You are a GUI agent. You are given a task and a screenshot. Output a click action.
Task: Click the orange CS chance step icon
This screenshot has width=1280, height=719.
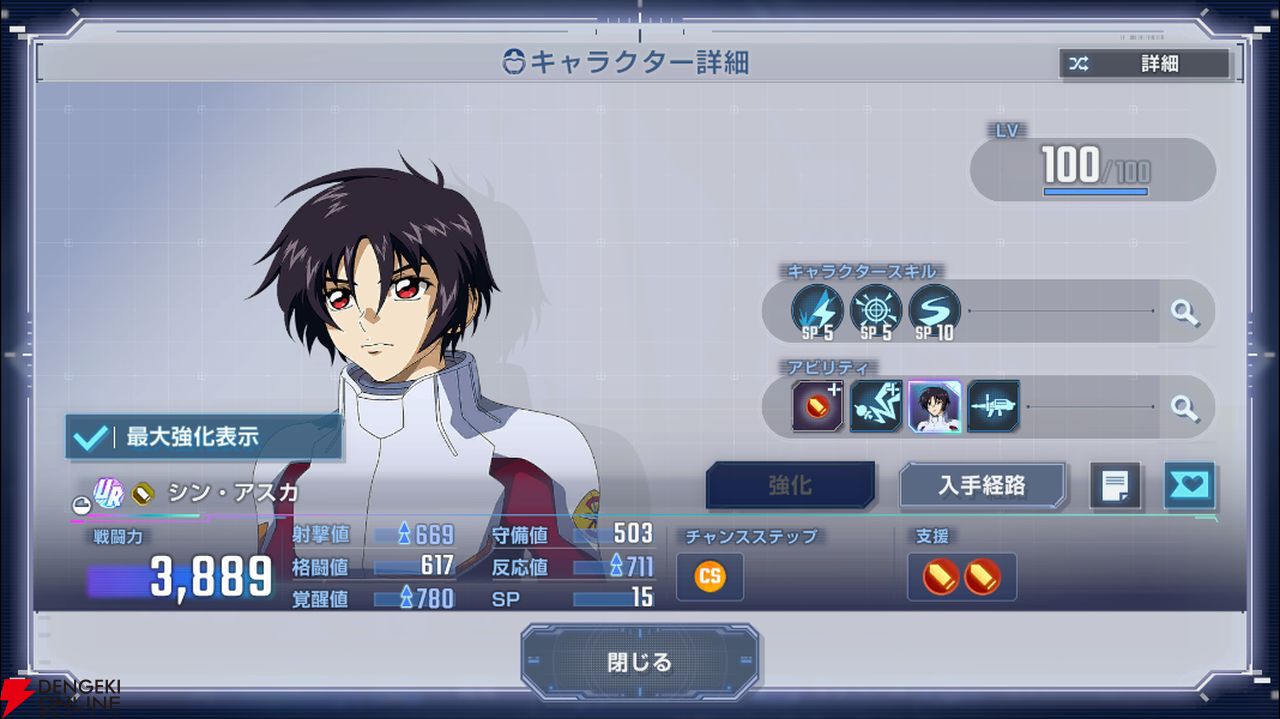click(710, 577)
